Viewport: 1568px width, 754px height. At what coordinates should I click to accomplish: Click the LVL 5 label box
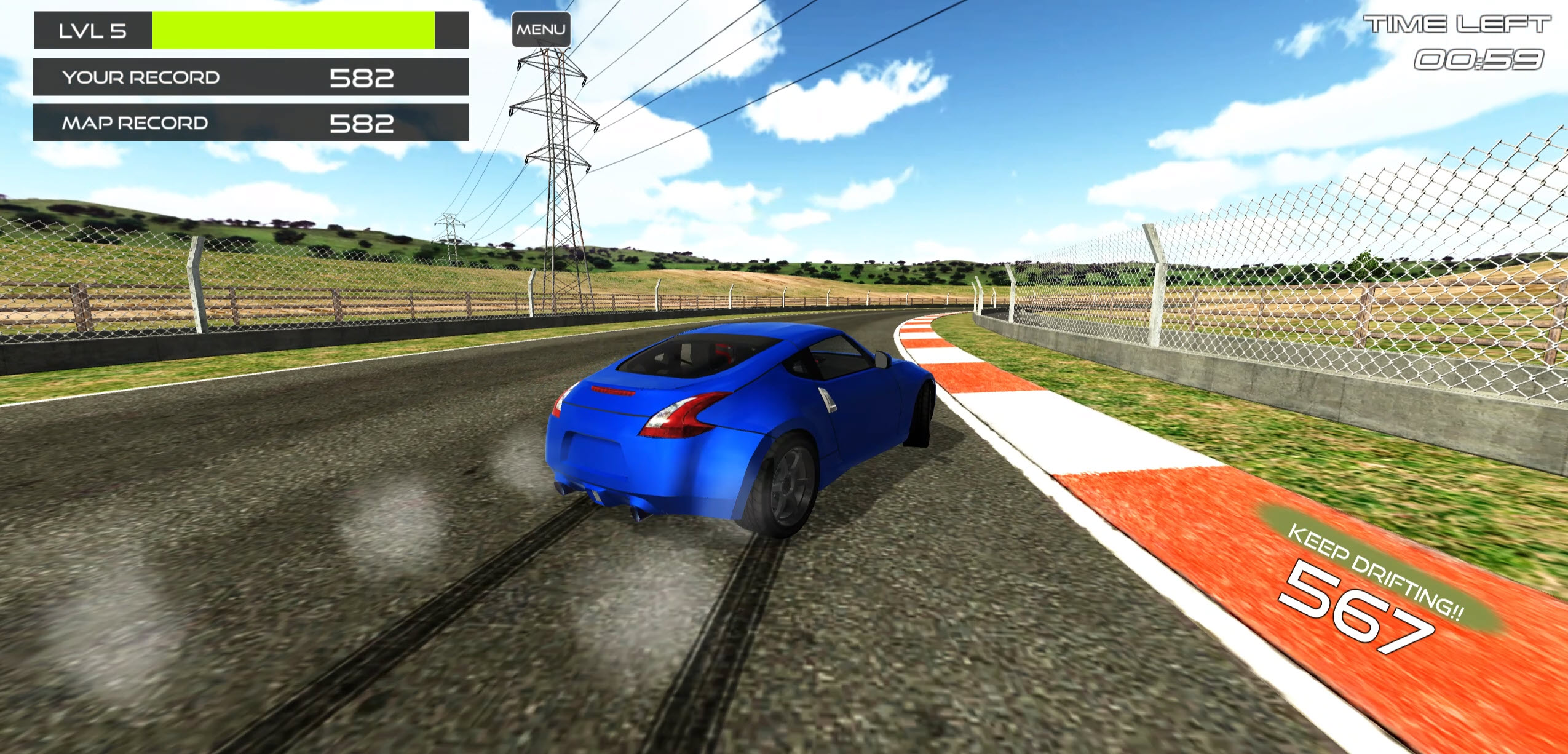[92, 30]
